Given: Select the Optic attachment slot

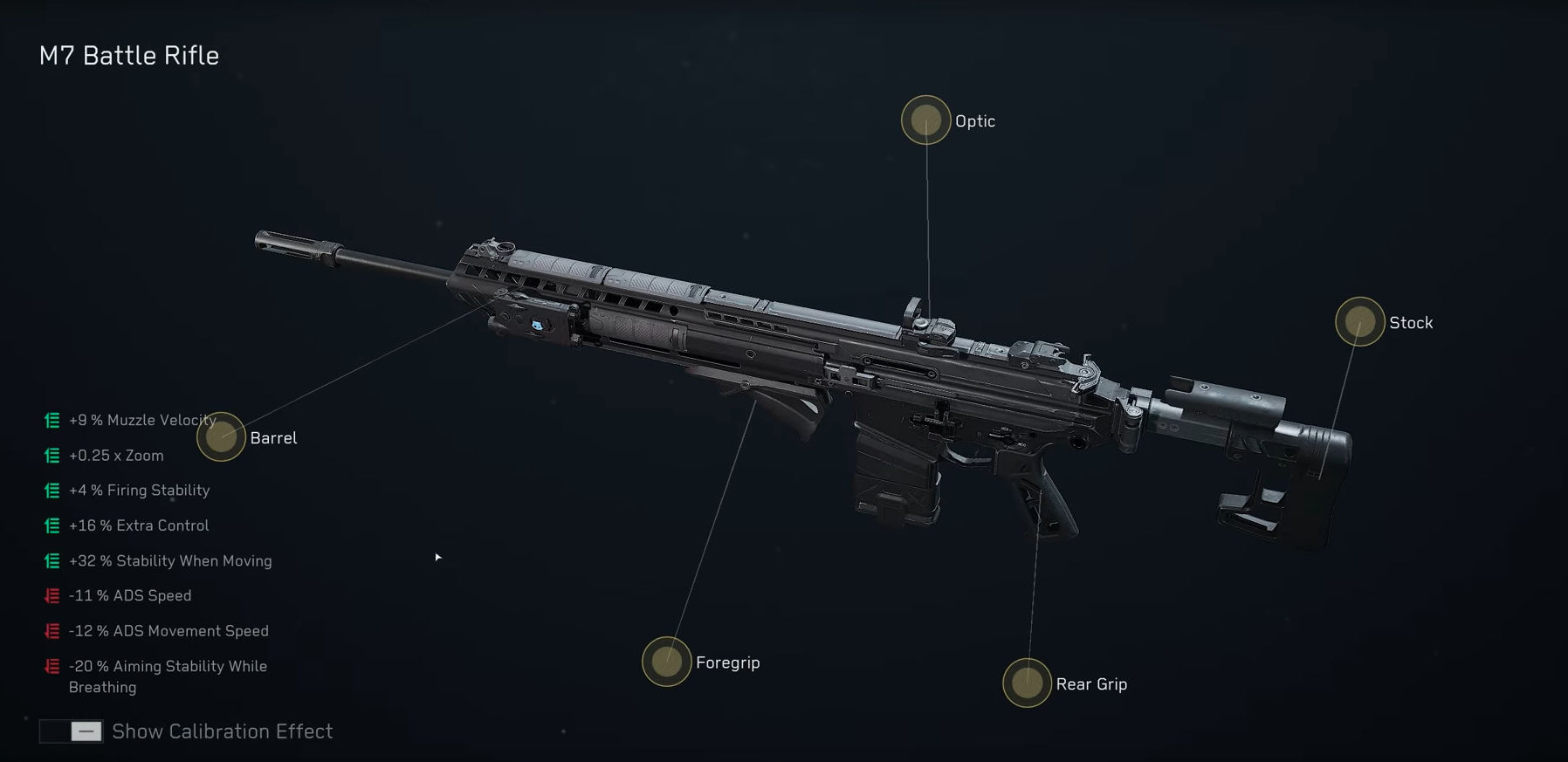Looking at the screenshot, I should (x=925, y=120).
